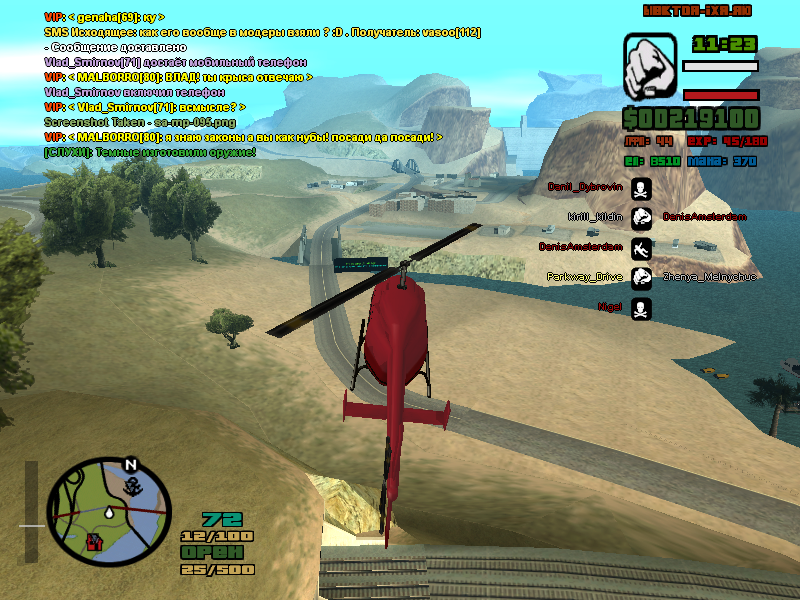
Task: Click the falling figure death icon
Action: (641, 247)
